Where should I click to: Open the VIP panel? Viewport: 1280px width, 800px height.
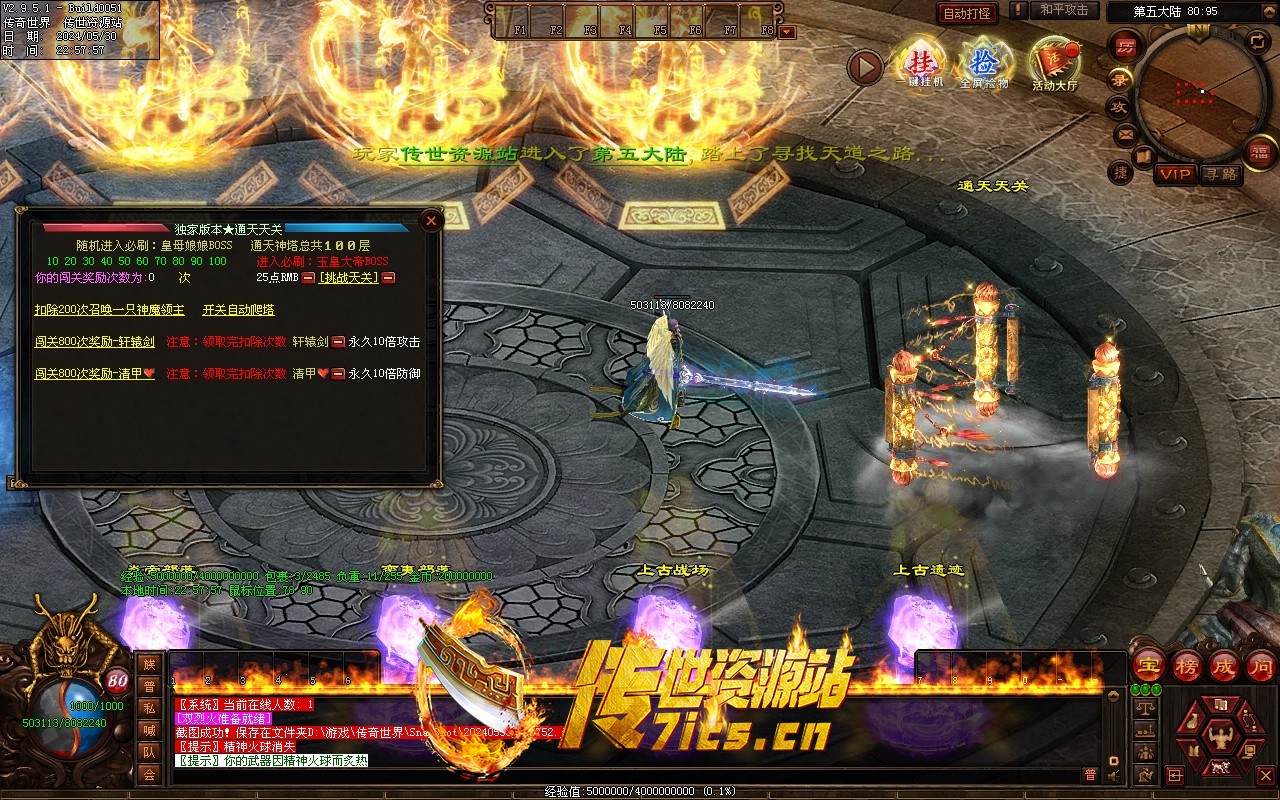click(x=1176, y=174)
